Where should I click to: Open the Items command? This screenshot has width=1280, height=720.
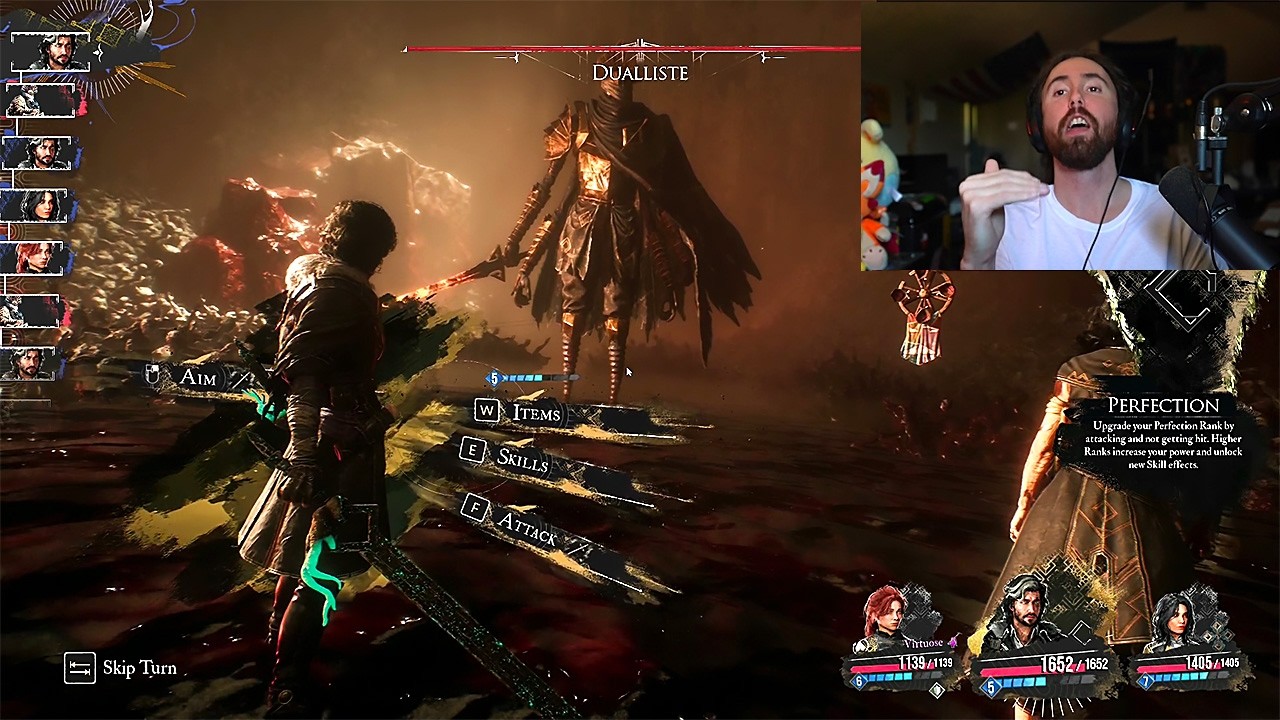(535, 413)
